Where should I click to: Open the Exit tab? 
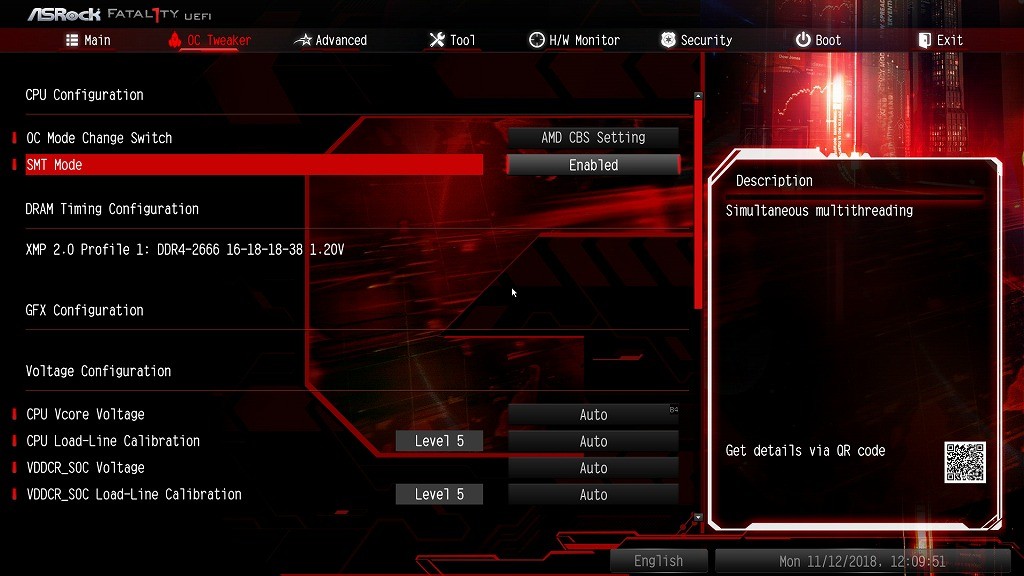(x=940, y=40)
